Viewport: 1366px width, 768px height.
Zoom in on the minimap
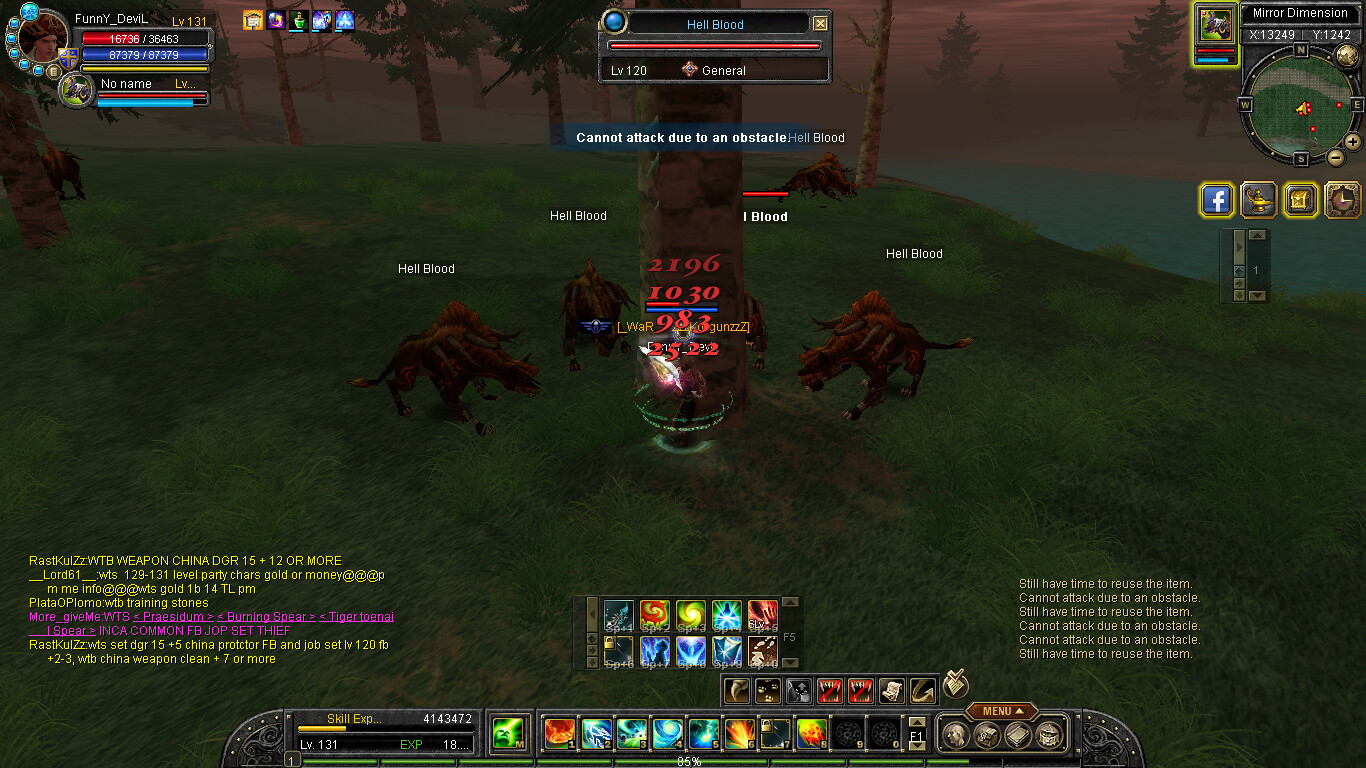coord(1353,142)
